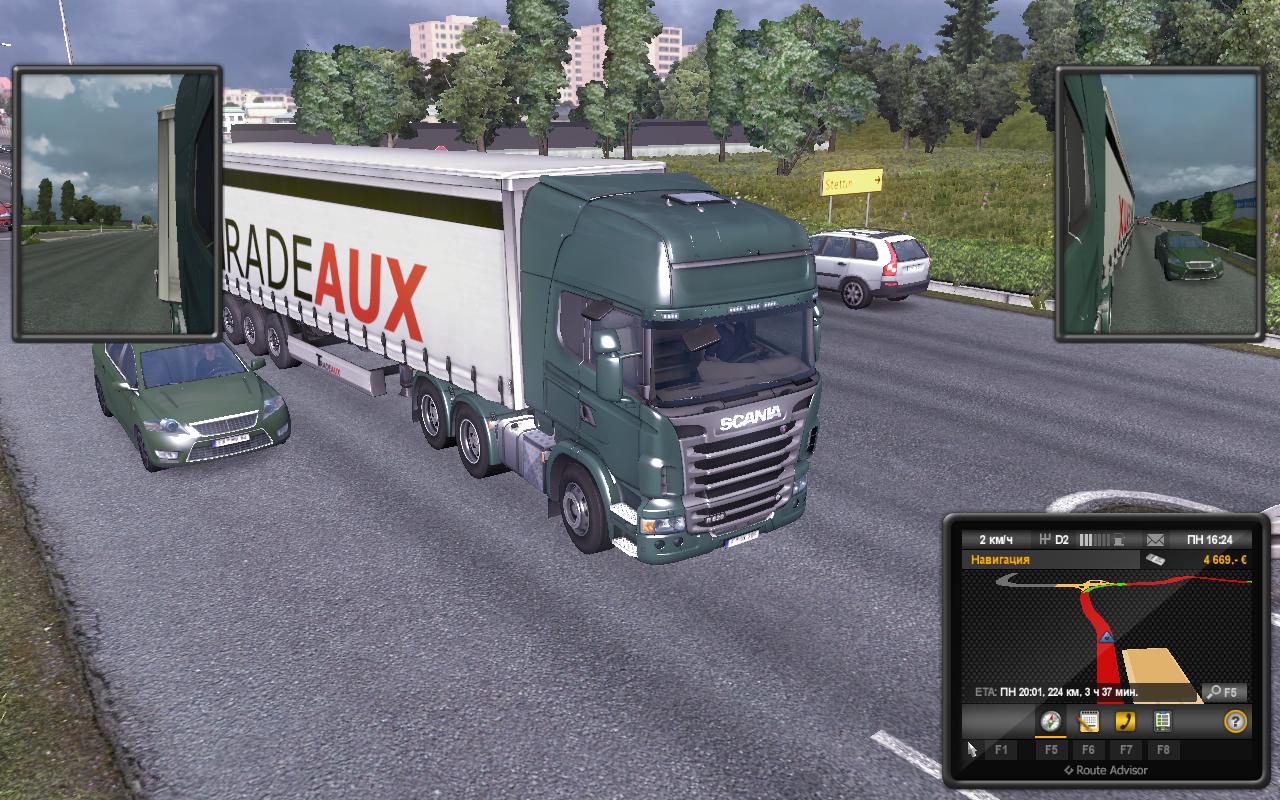
Task: Open the compass navigation tab
Action: tap(1050, 721)
